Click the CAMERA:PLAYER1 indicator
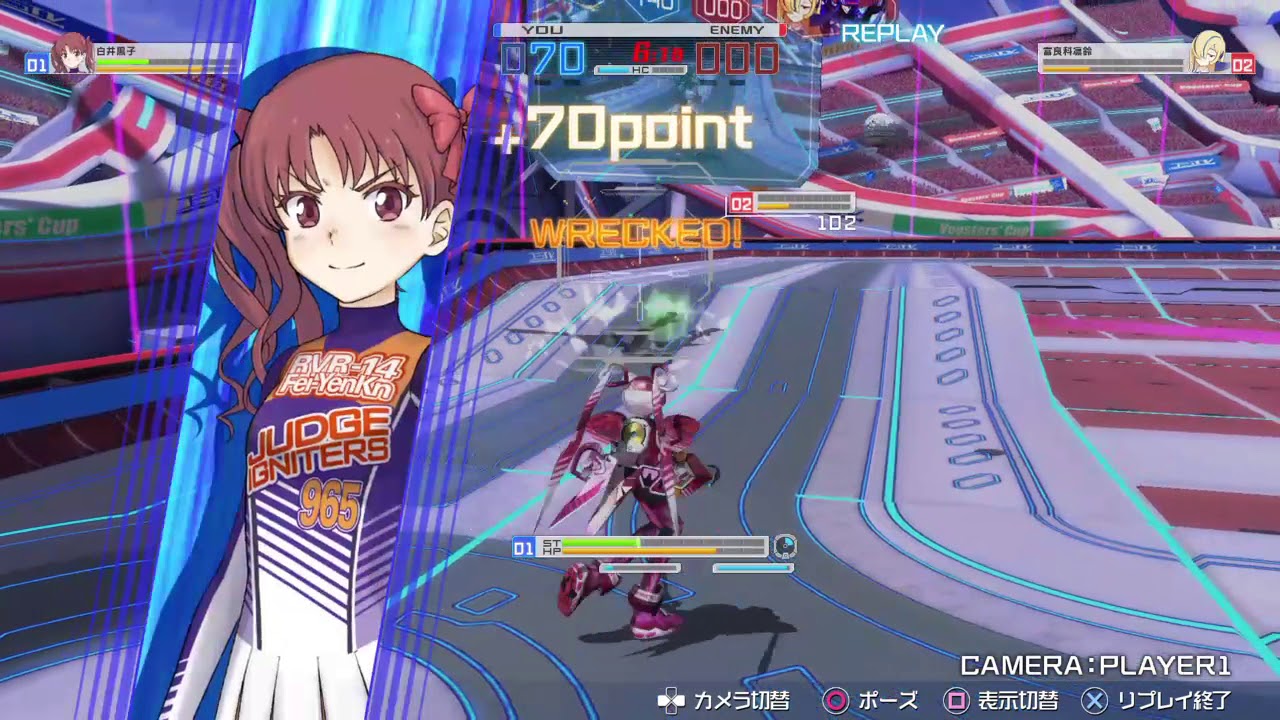The image size is (1280, 720). click(1096, 662)
